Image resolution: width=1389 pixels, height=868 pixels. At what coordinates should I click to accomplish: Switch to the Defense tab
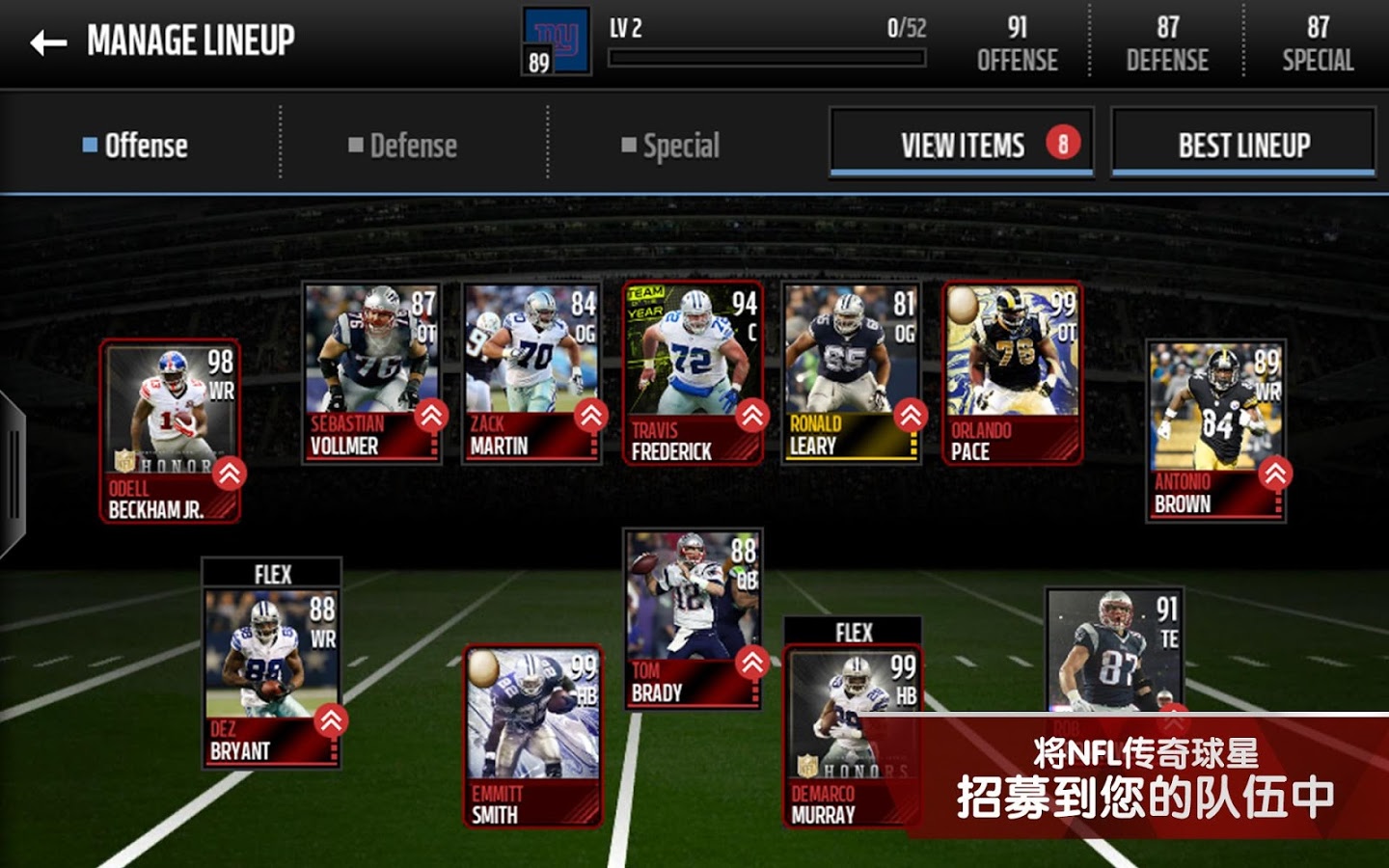coord(403,146)
